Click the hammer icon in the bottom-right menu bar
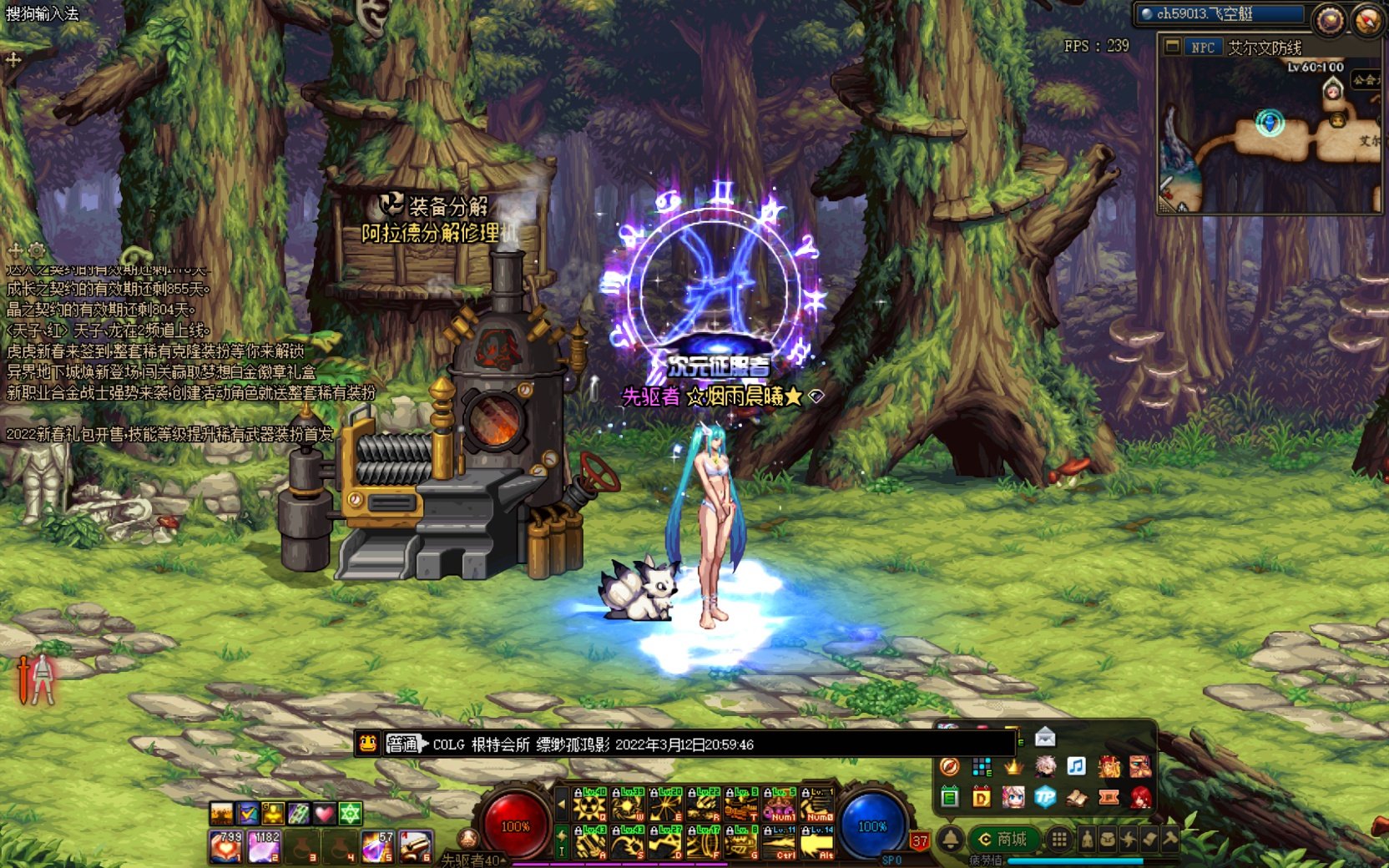Viewport: 1389px width, 868px height. pos(1170,839)
